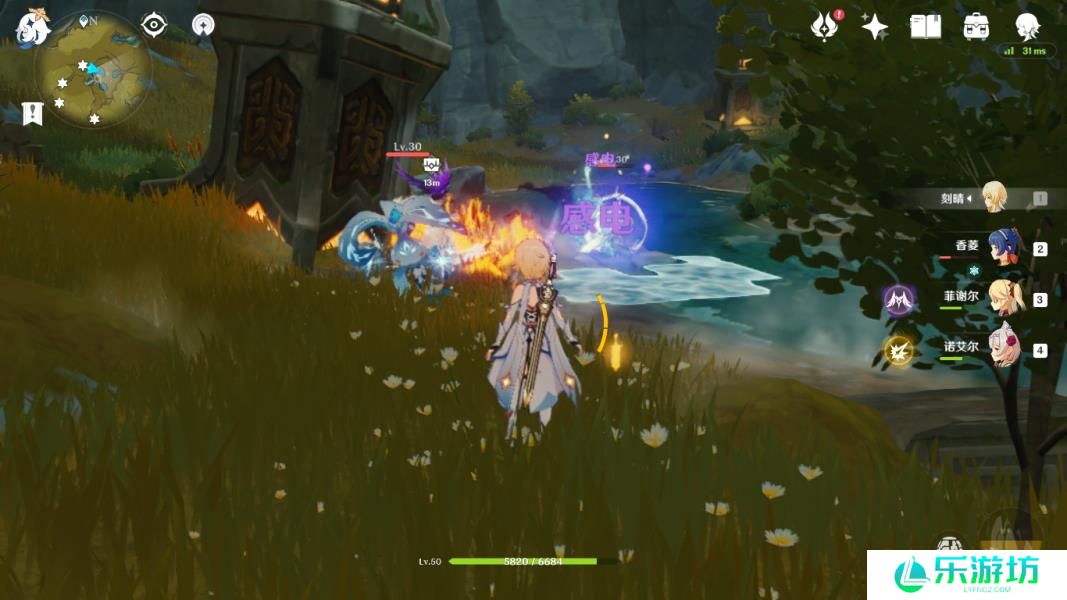Open the backpack inventory
This screenshot has width=1067, height=600.
[976, 27]
